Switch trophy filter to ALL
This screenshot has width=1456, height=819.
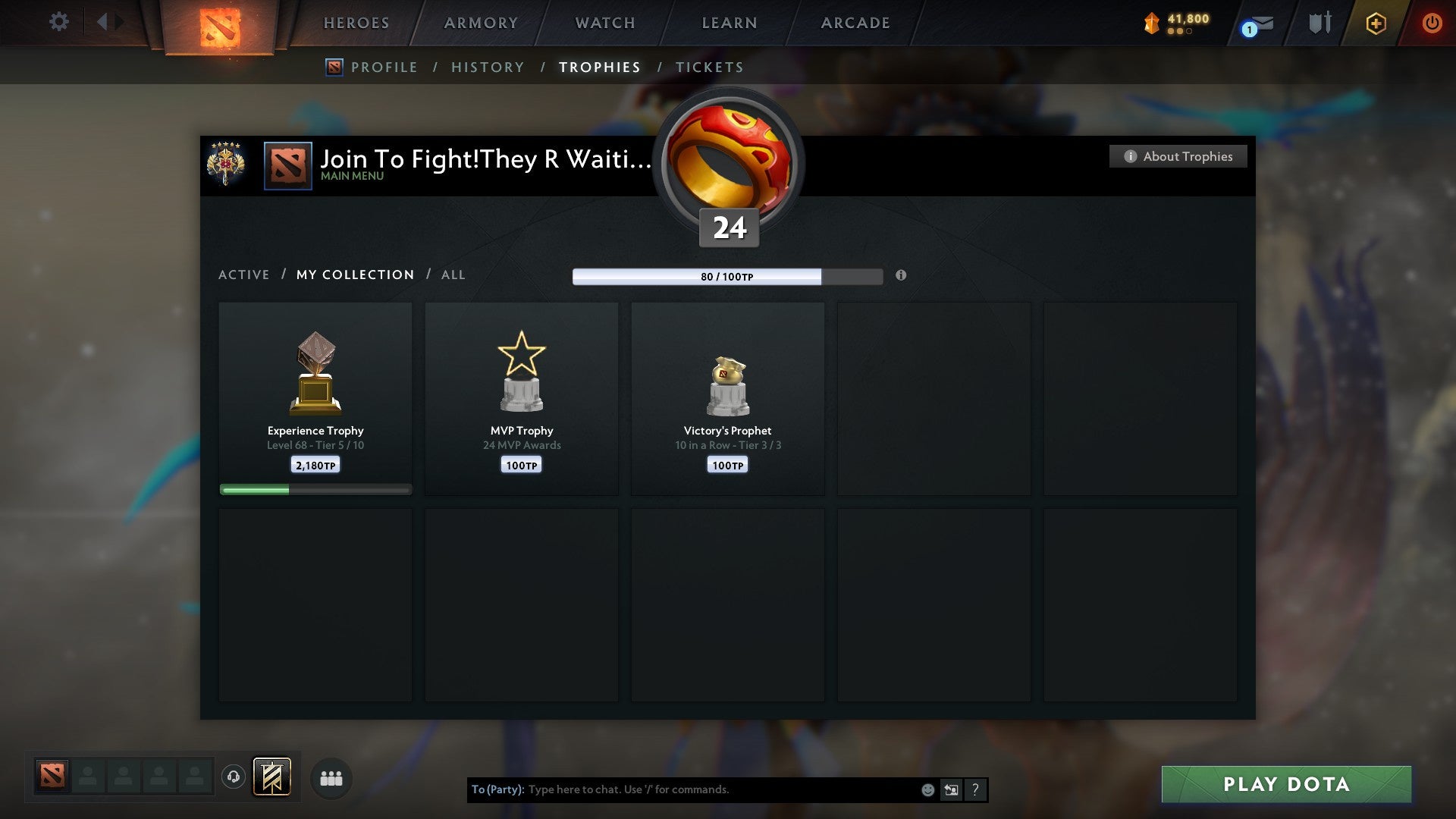pyautogui.click(x=453, y=275)
